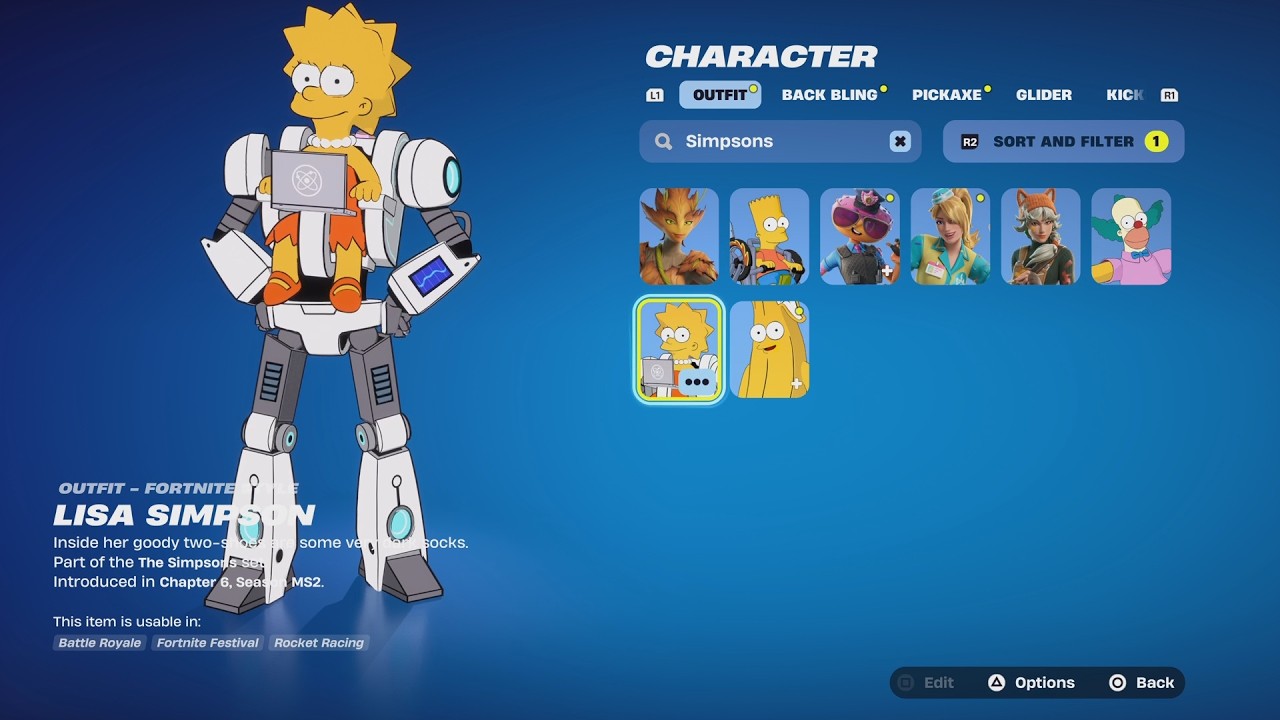Go Back to the previous screen
The image size is (1280, 720).
1142,683
